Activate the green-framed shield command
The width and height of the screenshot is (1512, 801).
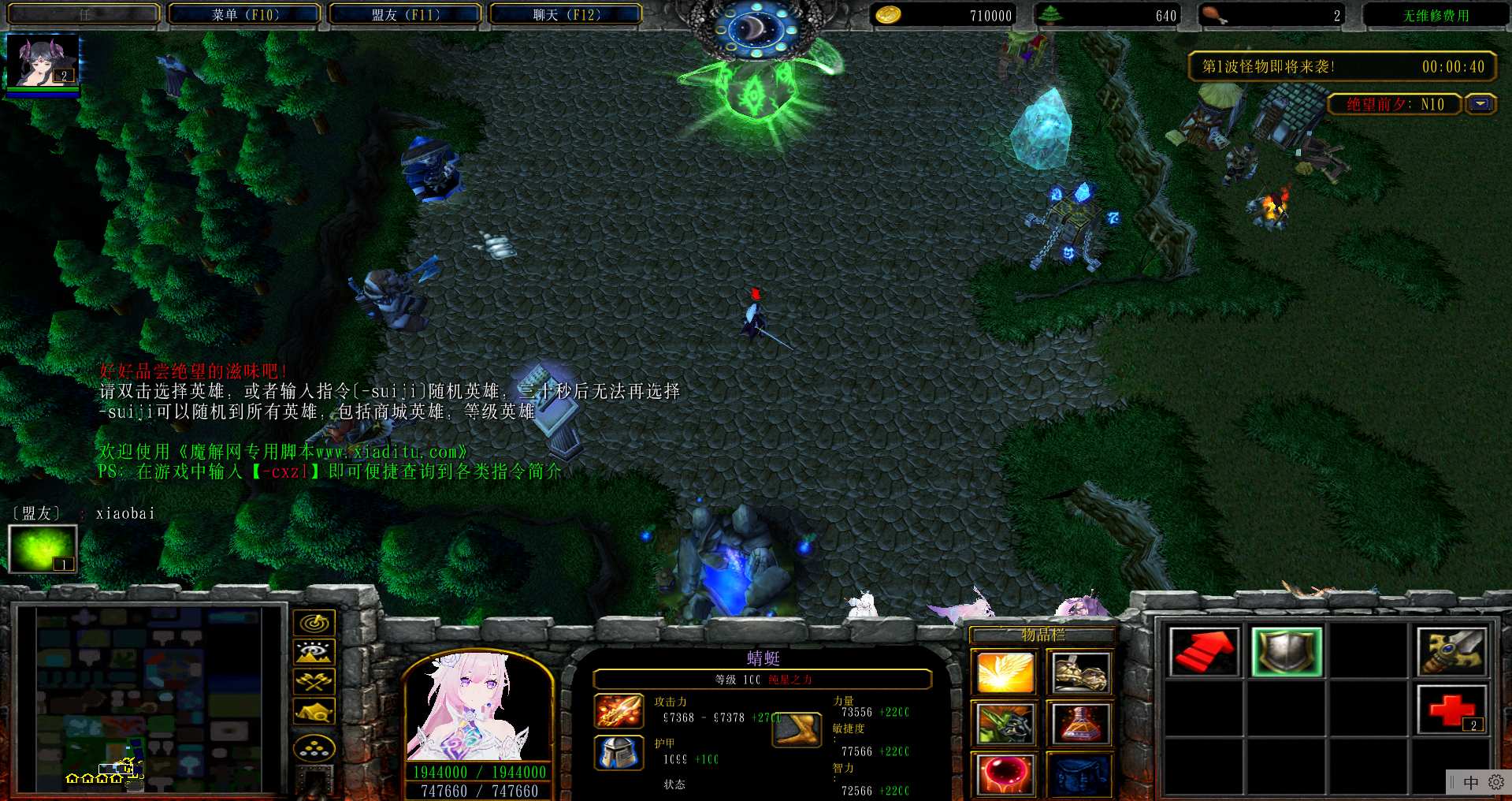pyautogui.click(x=1286, y=652)
